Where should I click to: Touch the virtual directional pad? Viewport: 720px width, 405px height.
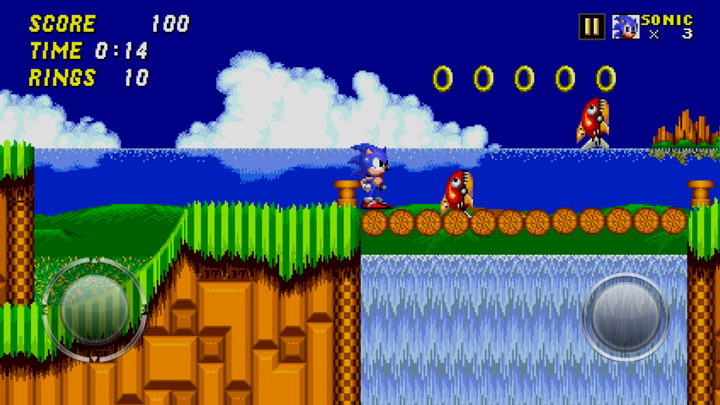pos(93,311)
